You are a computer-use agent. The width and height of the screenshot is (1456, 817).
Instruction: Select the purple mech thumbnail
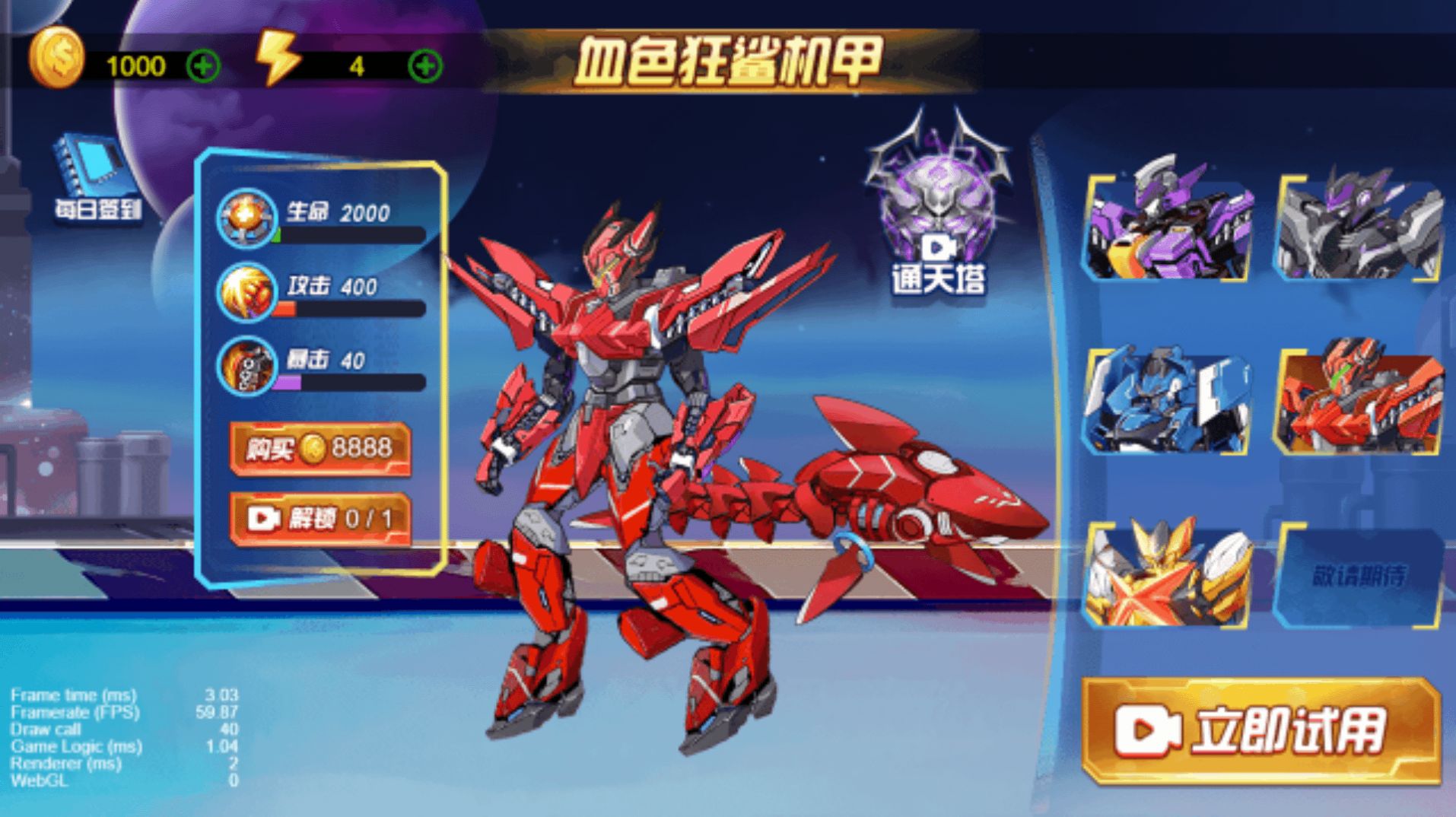point(1167,228)
